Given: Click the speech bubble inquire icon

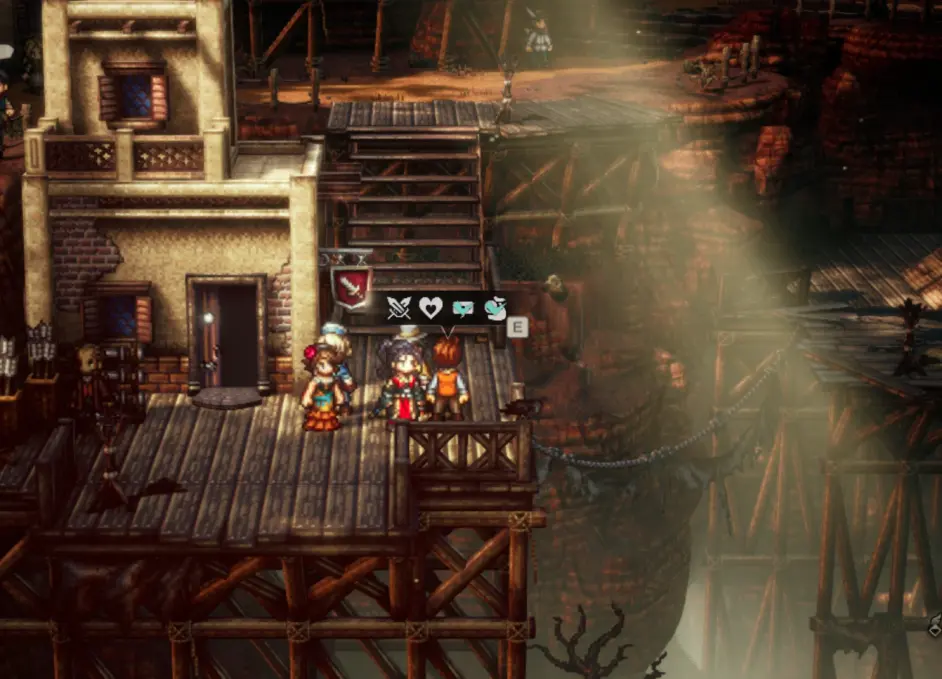Looking at the screenshot, I should pyautogui.click(x=462, y=309).
